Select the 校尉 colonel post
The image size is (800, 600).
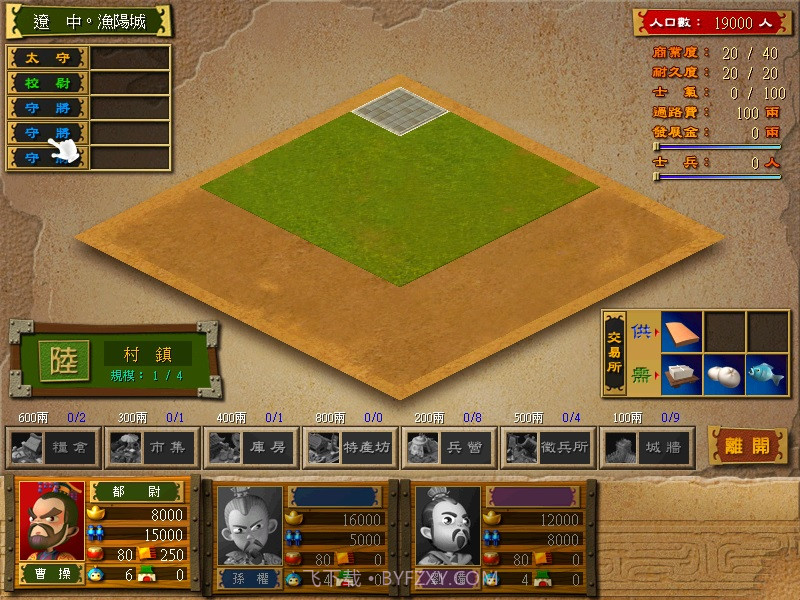[x=48, y=83]
